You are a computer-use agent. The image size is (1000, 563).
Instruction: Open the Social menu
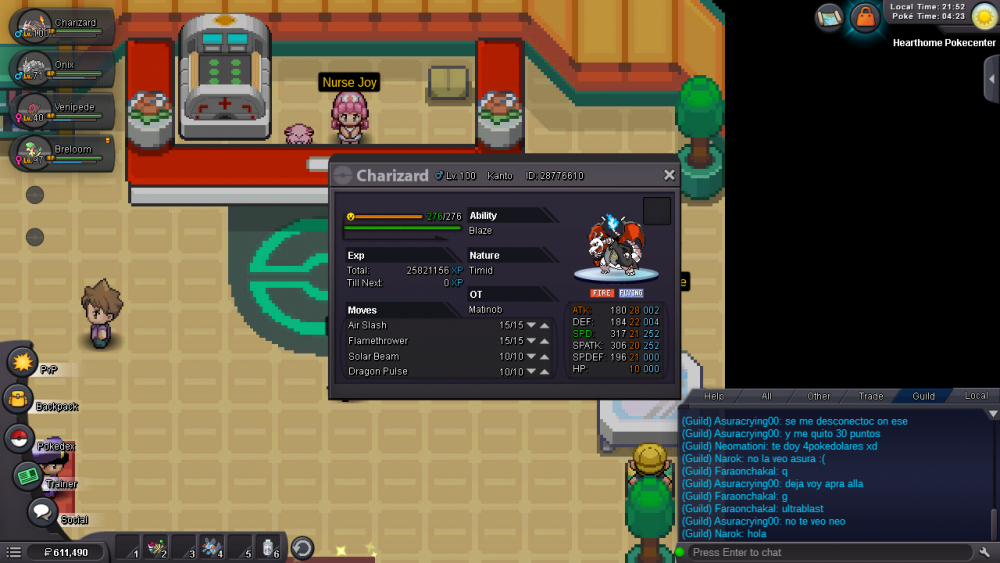(41, 513)
